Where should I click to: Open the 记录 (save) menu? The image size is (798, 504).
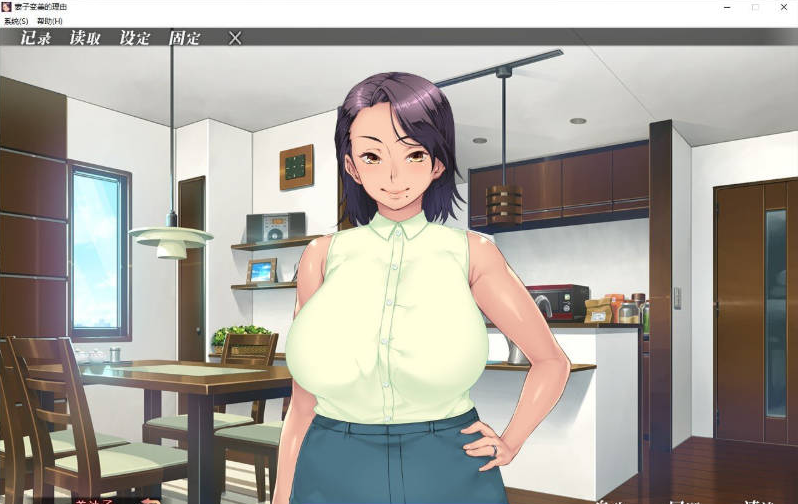(x=36, y=39)
